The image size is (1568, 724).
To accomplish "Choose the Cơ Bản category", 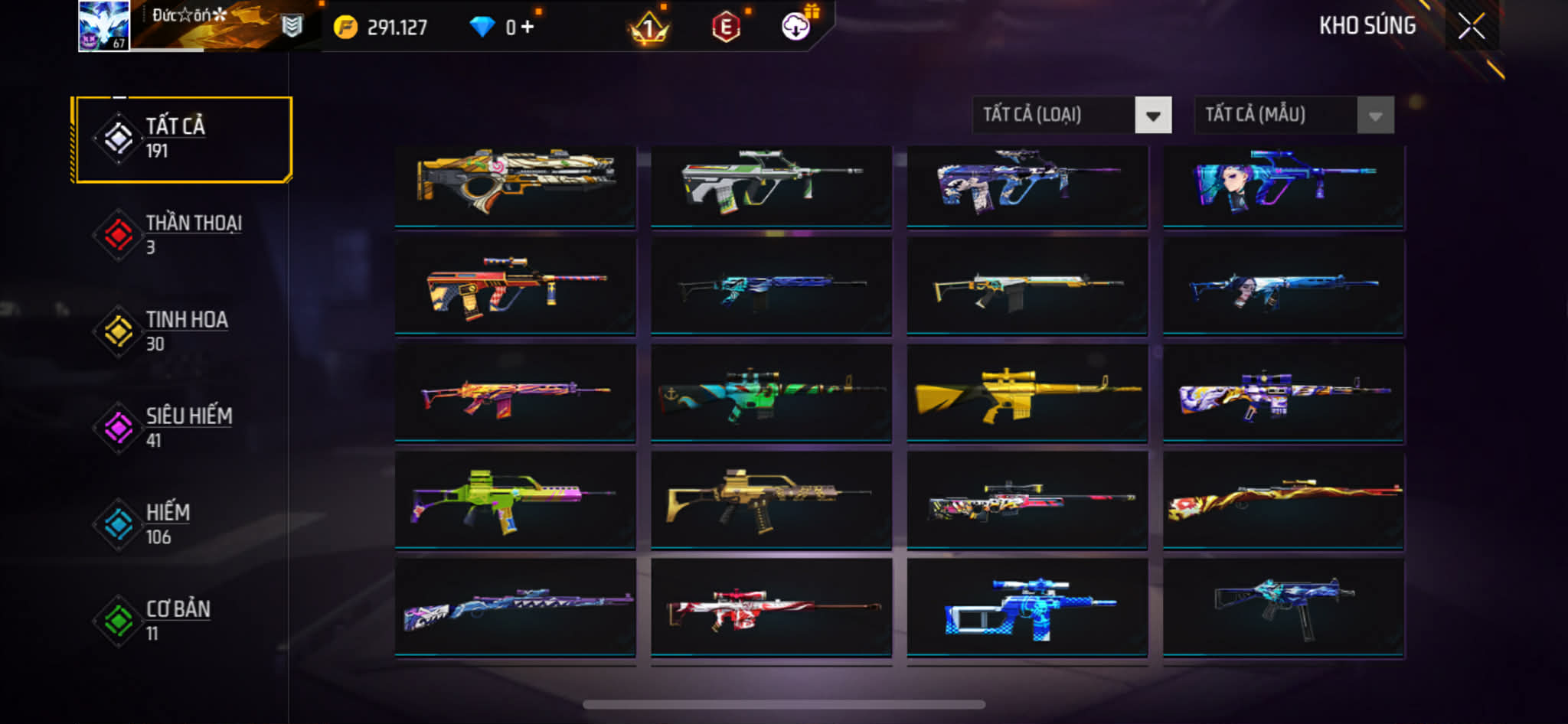I will pyautogui.click(x=182, y=620).
